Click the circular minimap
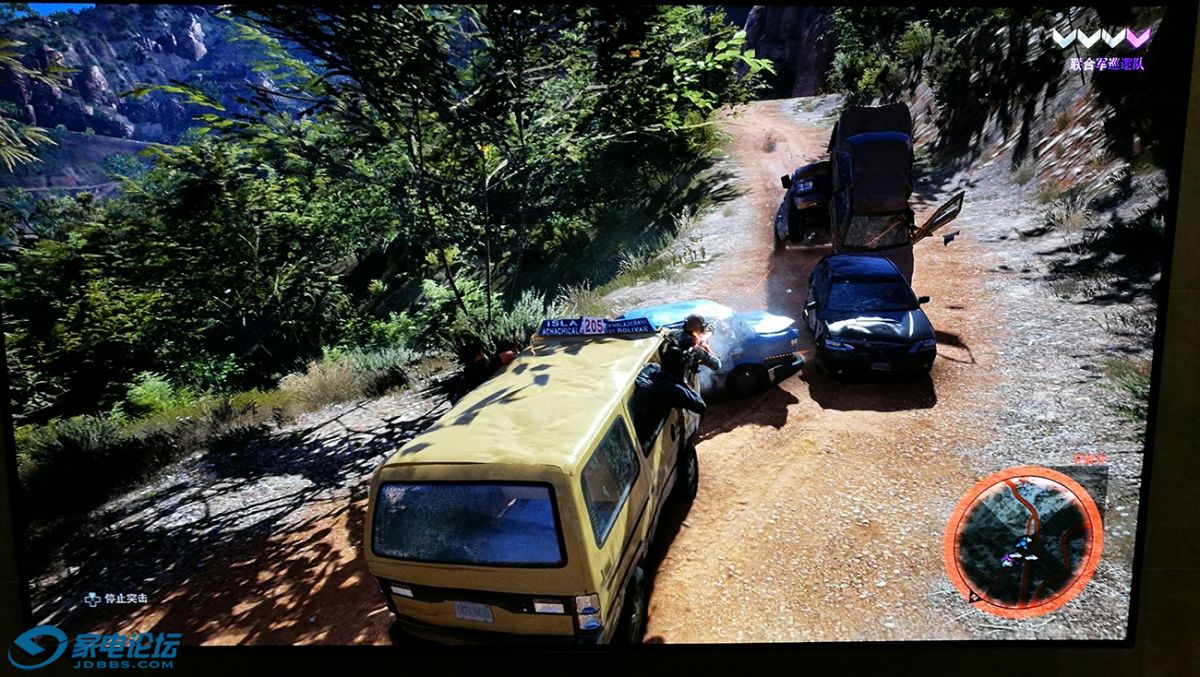The width and height of the screenshot is (1200, 677). (1023, 541)
